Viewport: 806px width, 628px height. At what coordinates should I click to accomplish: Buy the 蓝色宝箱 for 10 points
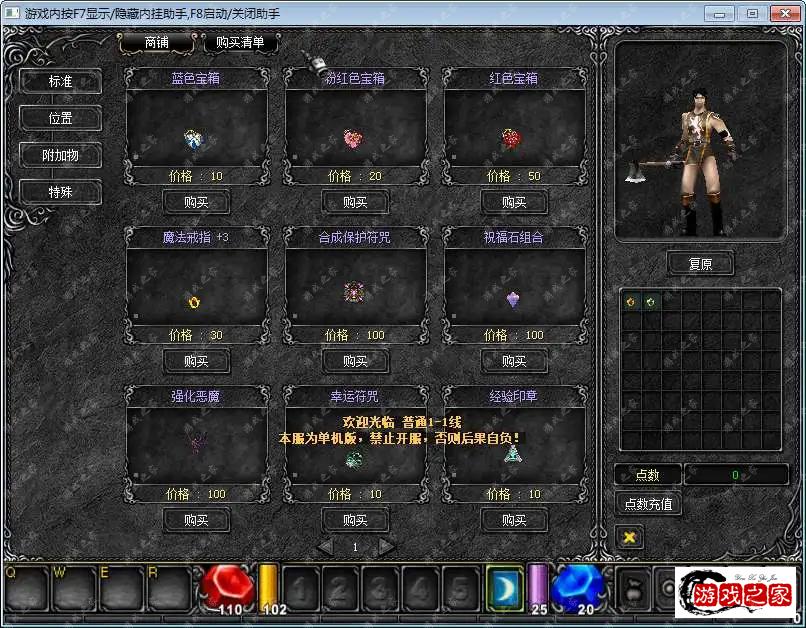coord(196,202)
